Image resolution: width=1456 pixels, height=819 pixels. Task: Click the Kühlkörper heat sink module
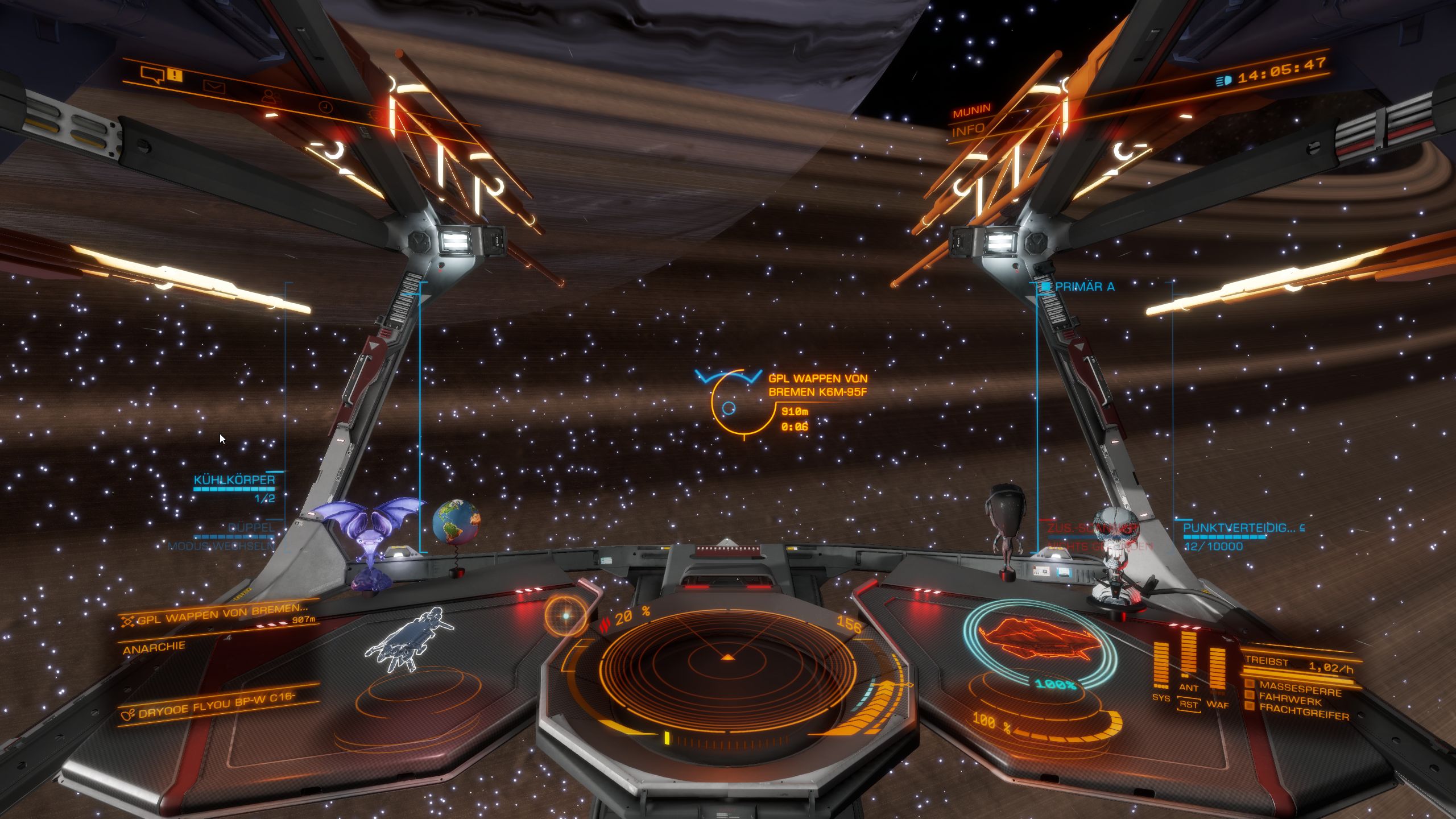(x=234, y=480)
